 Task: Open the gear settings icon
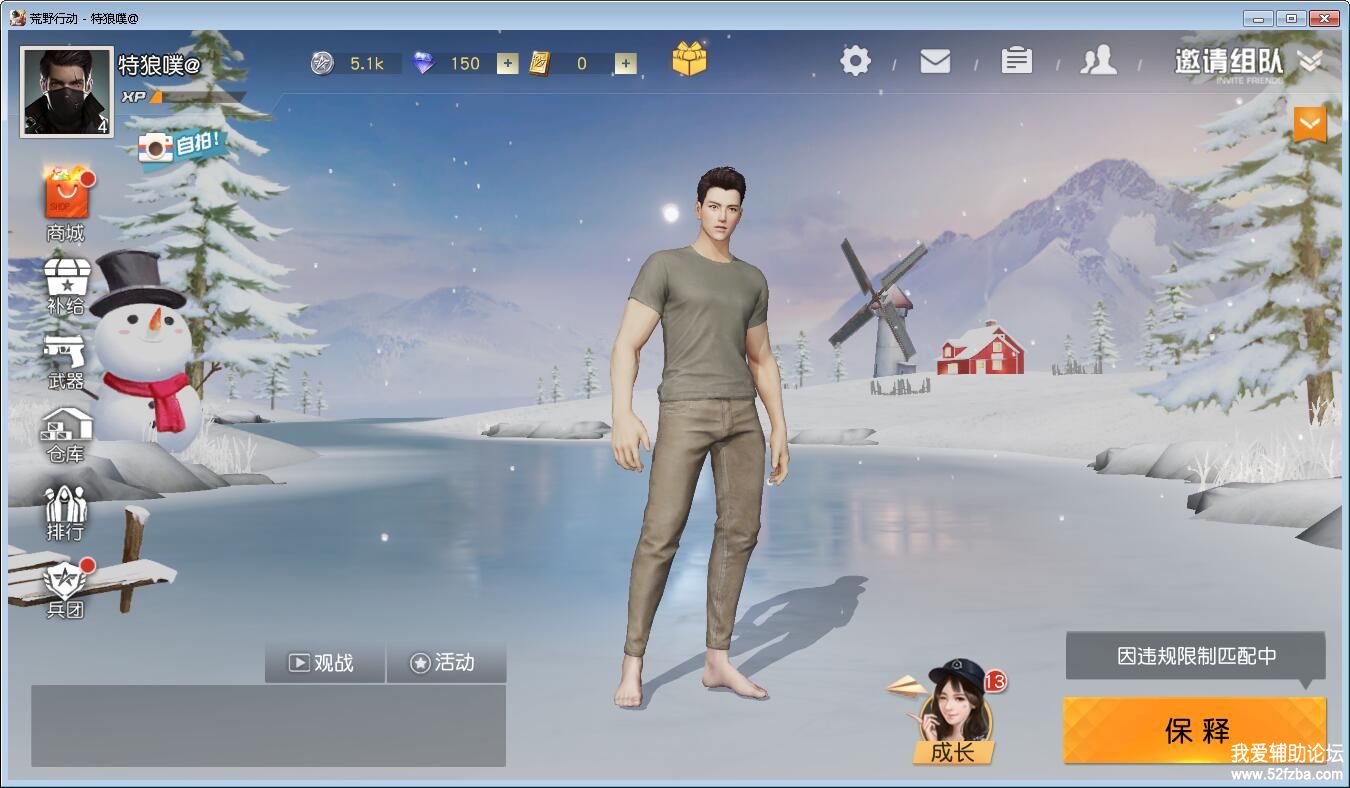pos(855,61)
